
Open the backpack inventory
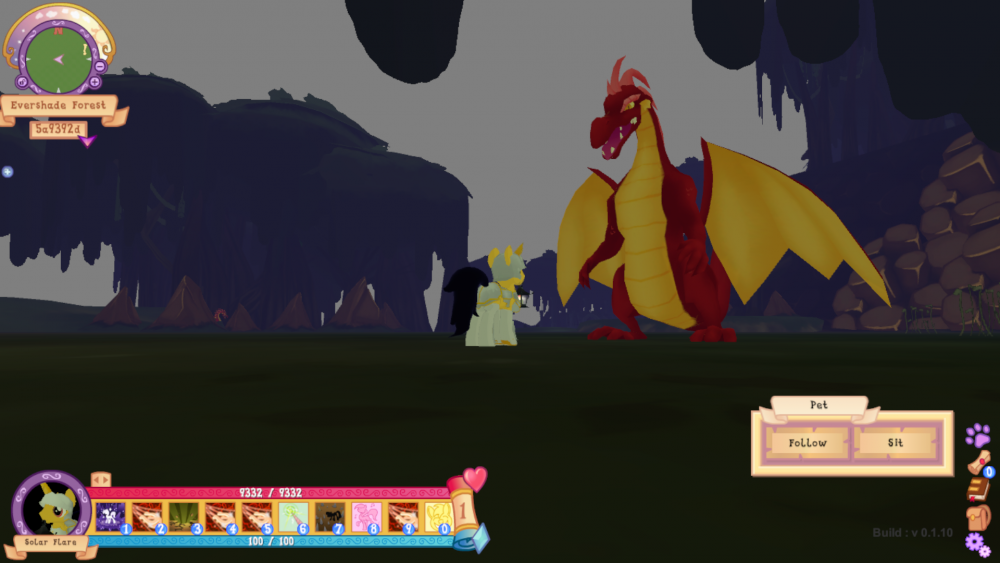[978, 516]
